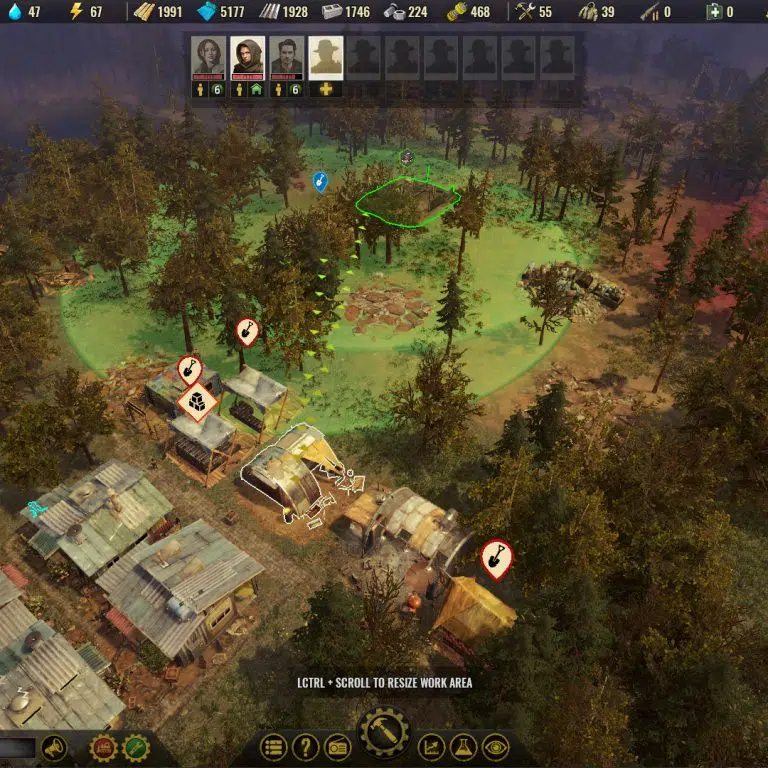Viewport: 768px width, 768px height.
Task: Open the task list menu
Action: (273, 747)
